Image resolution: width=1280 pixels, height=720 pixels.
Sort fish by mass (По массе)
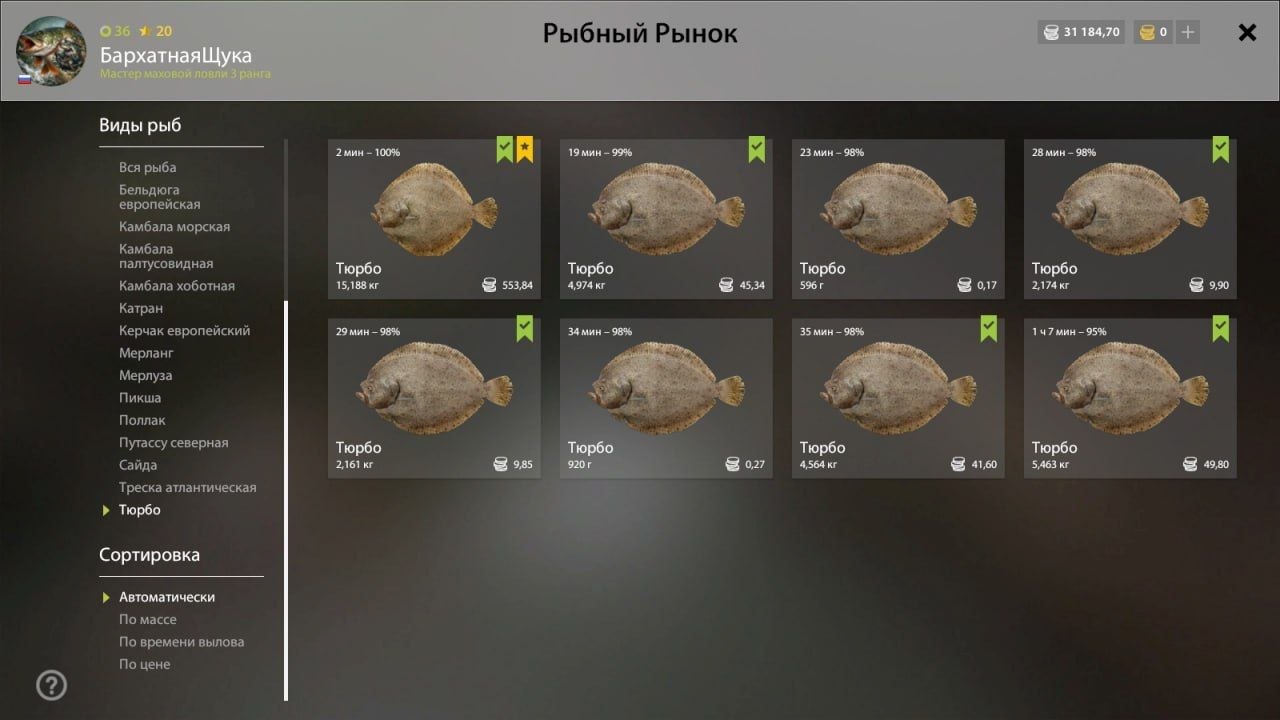tap(147, 620)
